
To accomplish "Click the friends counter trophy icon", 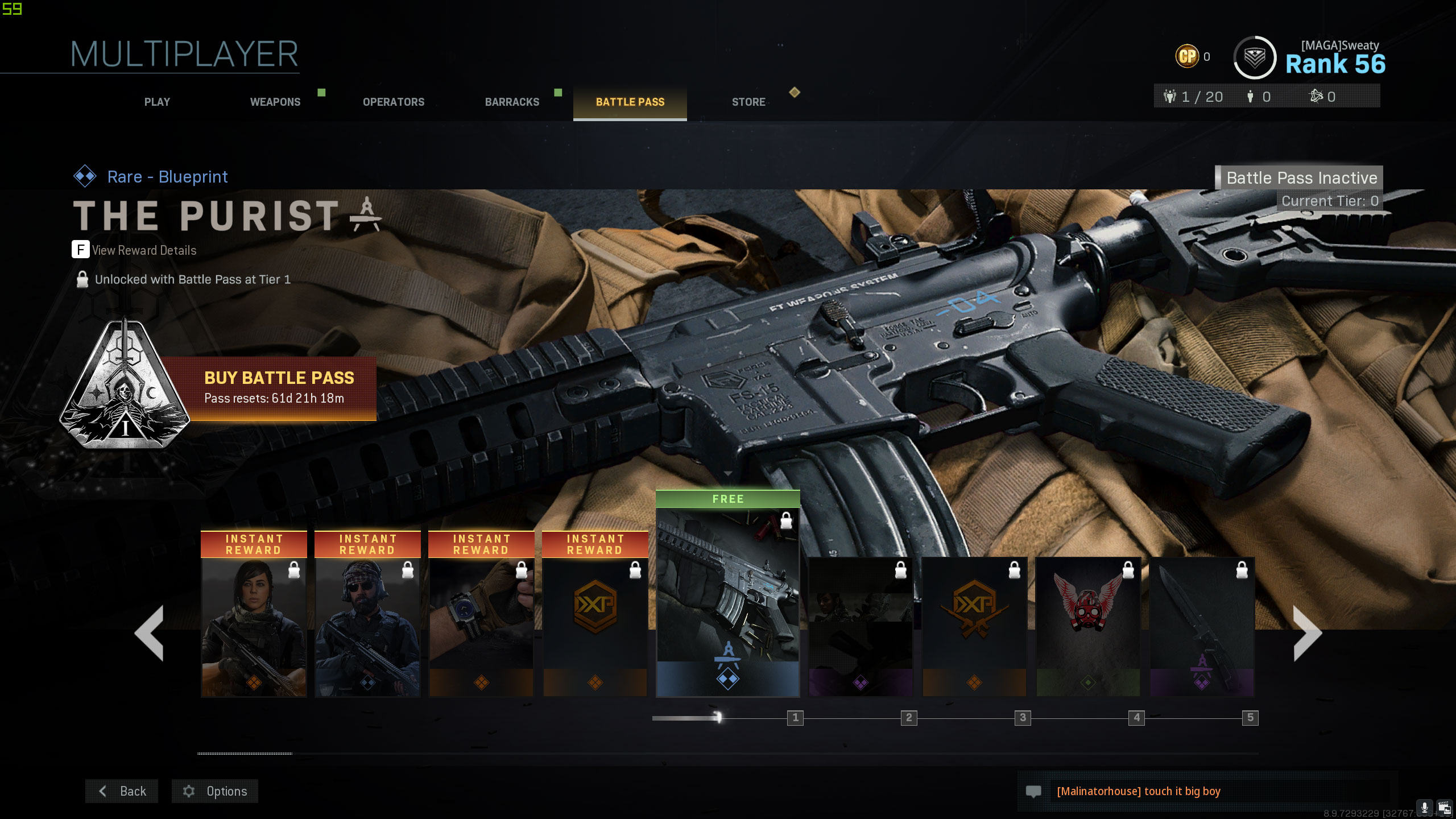I will (1170, 97).
